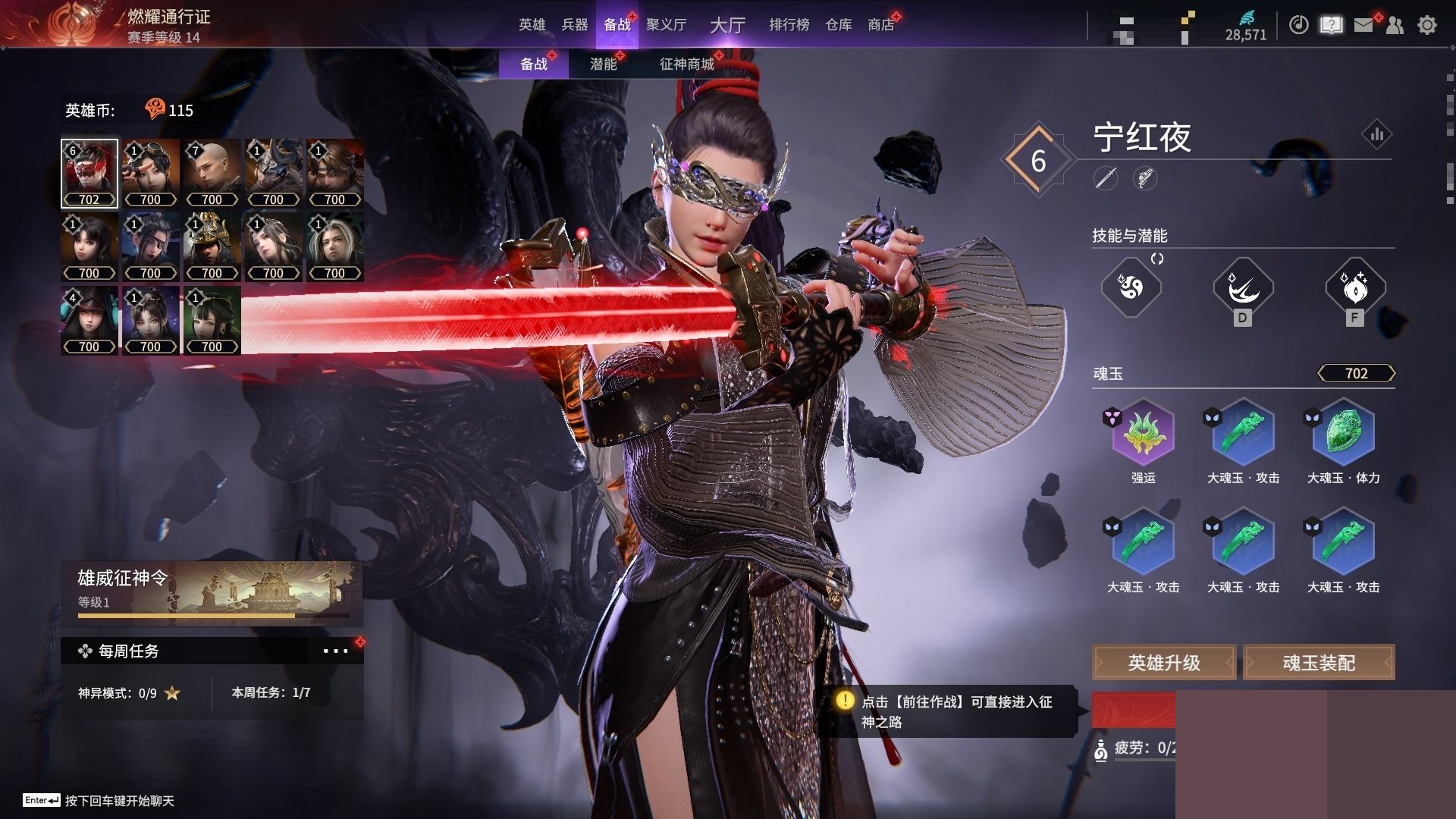Screen dimensions: 1456x819
Task: Switch to the 潜能 sub-tab
Action: point(604,64)
